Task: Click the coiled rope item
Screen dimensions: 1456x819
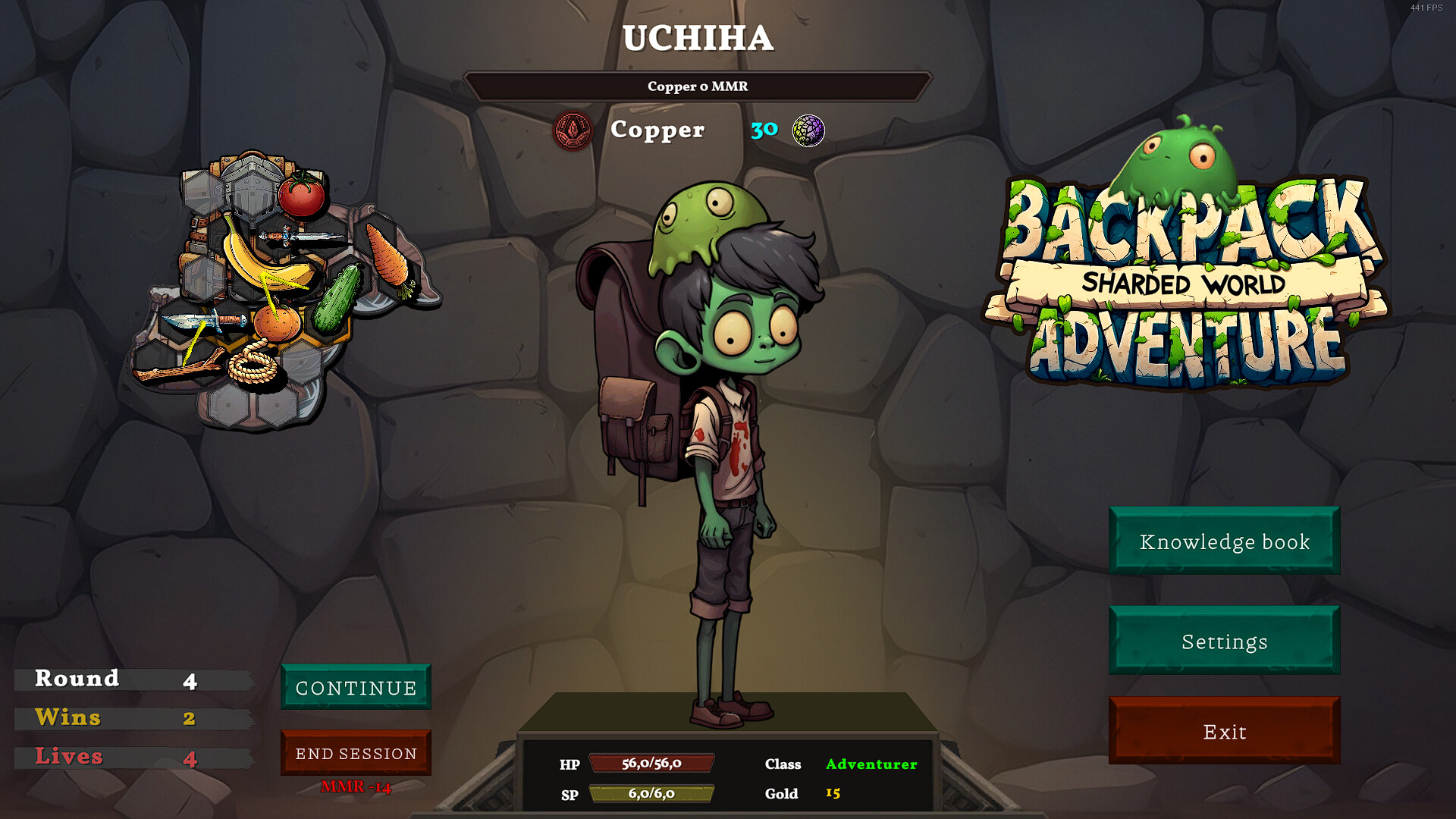Action: pos(252,363)
